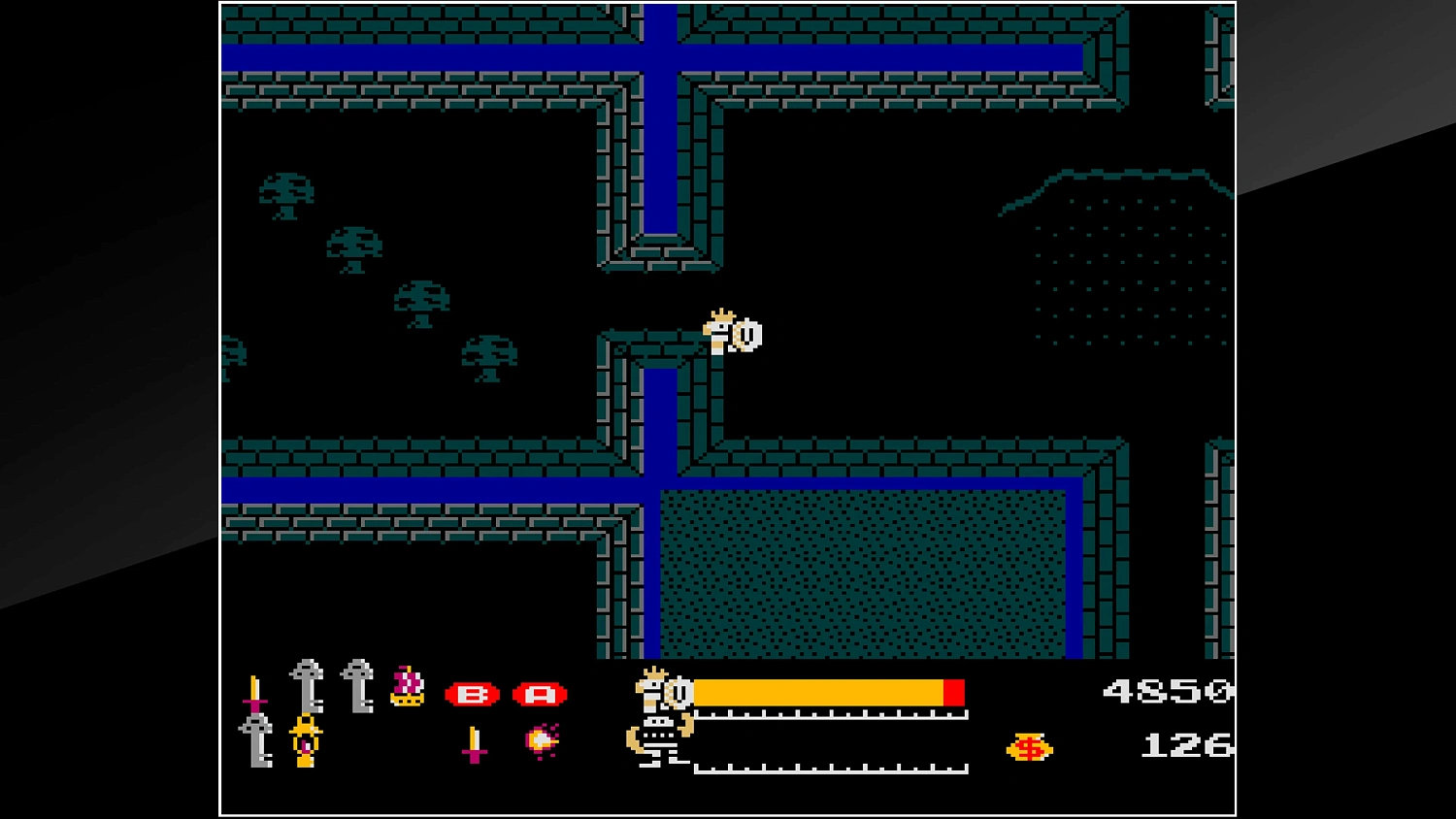This screenshot has height=819, width=1456.
Task: Toggle the red A medallion
Action: [542, 694]
